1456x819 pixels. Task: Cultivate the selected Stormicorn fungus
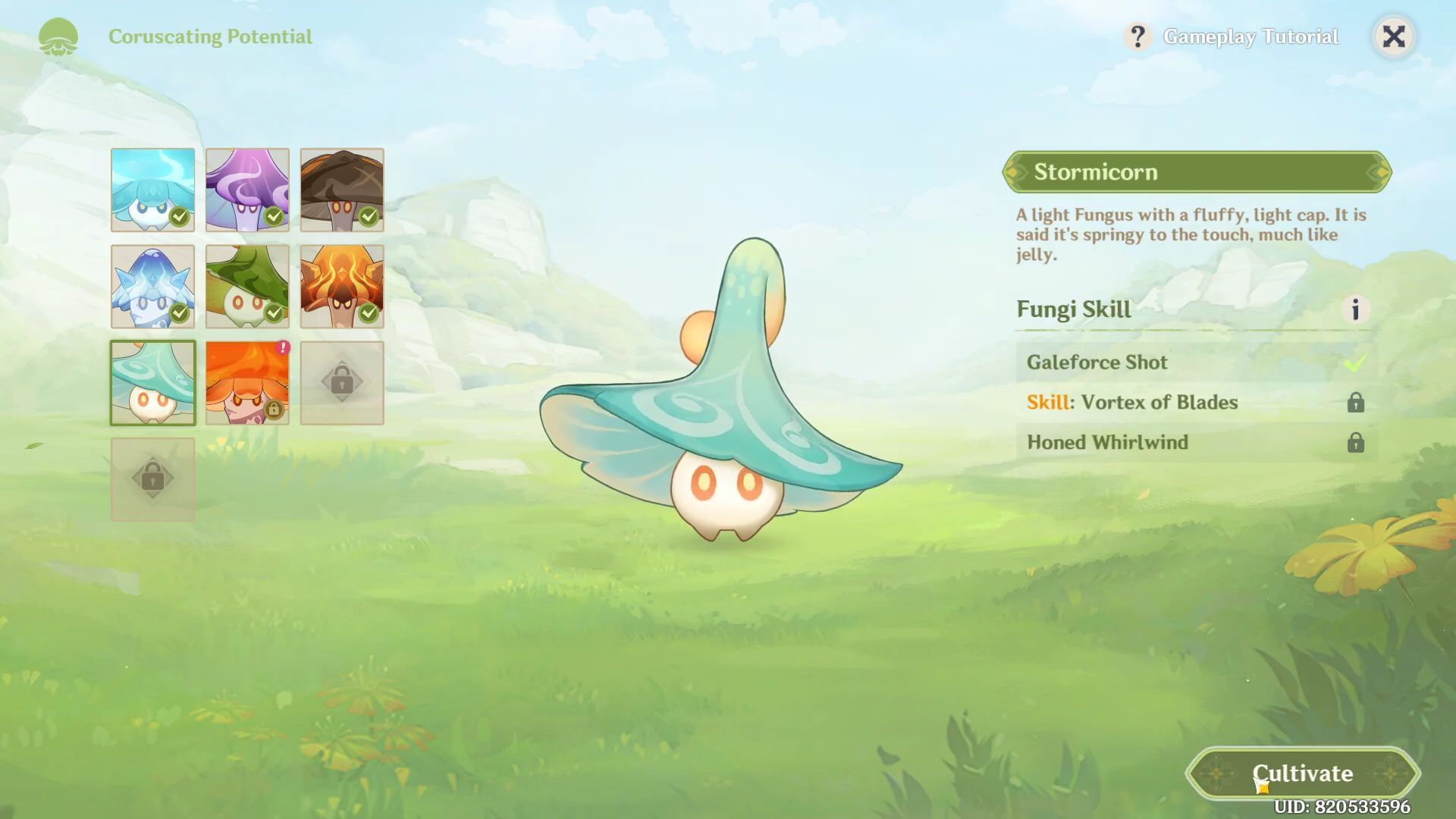click(1302, 773)
